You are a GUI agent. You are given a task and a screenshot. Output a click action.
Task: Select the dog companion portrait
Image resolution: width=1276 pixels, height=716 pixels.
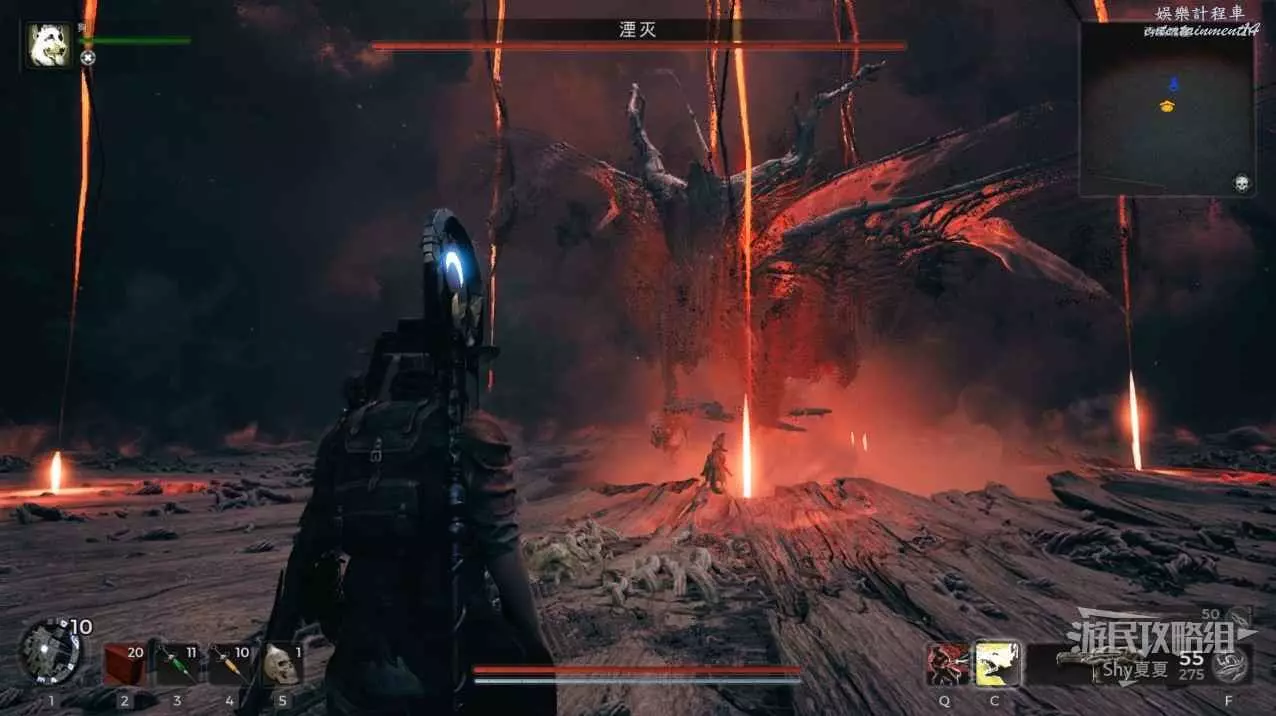coord(48,46)
